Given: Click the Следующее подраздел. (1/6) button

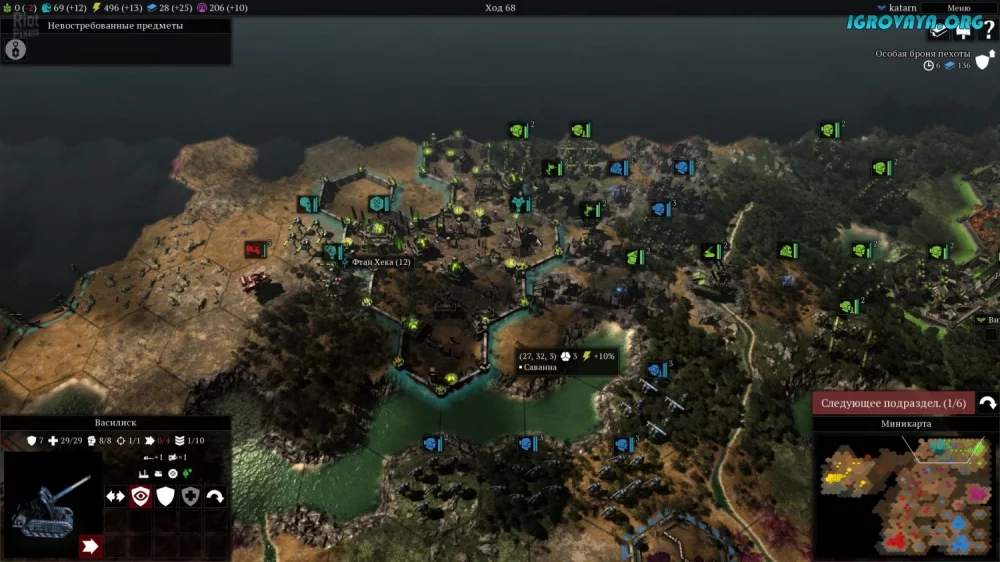Looking at the screenshot, I should (x=893, y=403).
